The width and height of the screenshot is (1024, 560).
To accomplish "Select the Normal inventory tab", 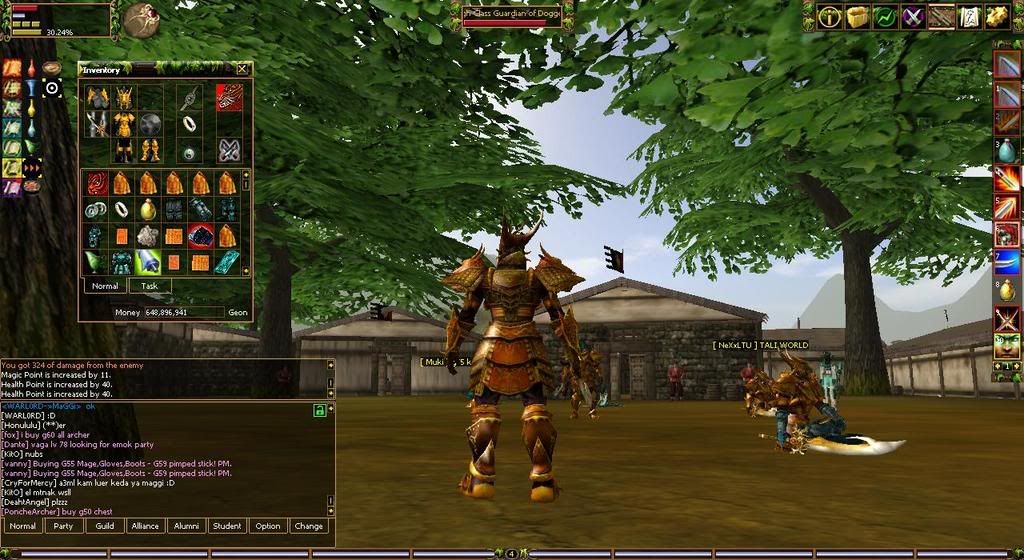I will 105,286.
